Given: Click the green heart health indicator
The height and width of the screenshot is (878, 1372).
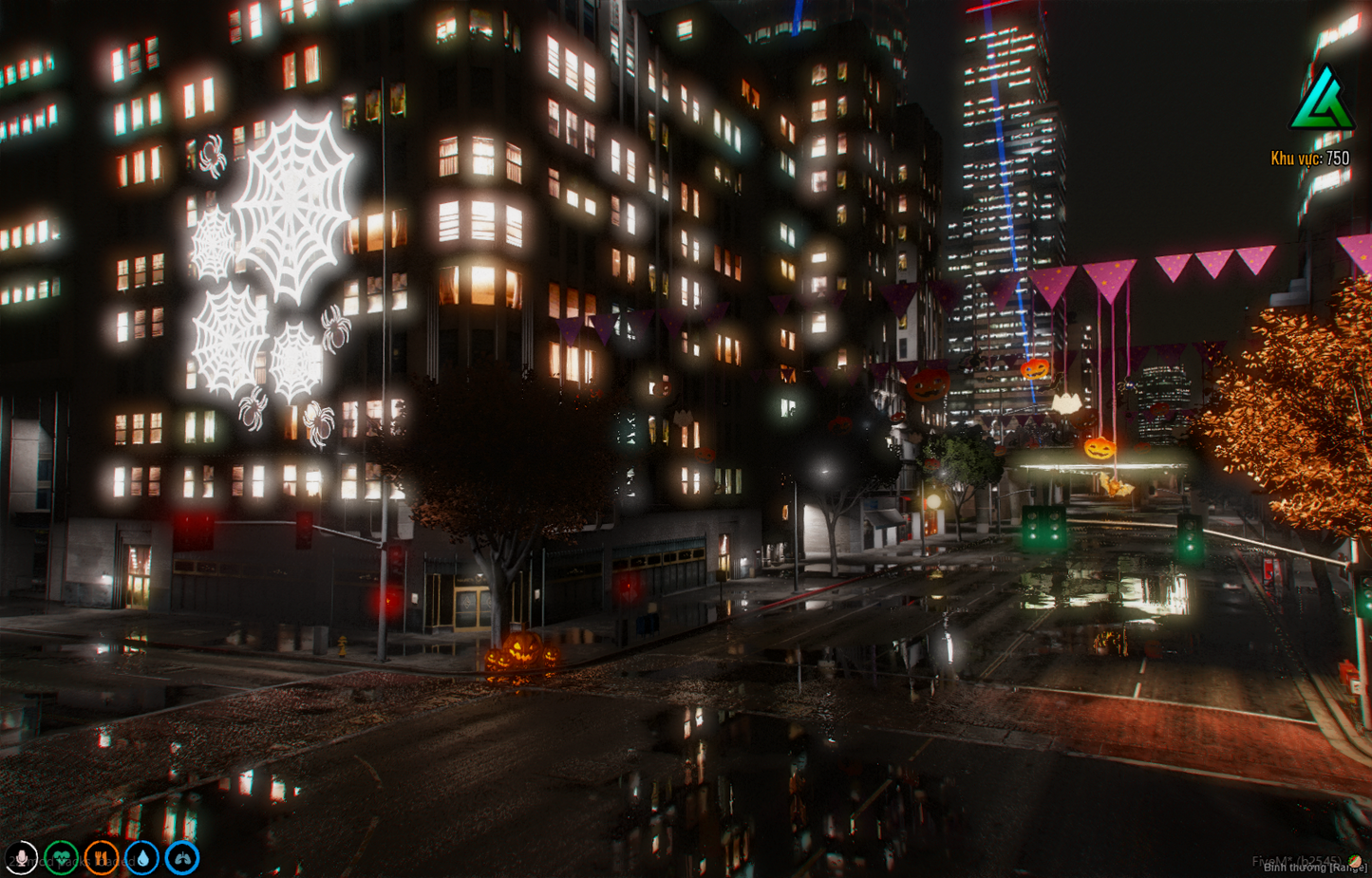Looking at the screenshot, I should click(x=60, y=857).
